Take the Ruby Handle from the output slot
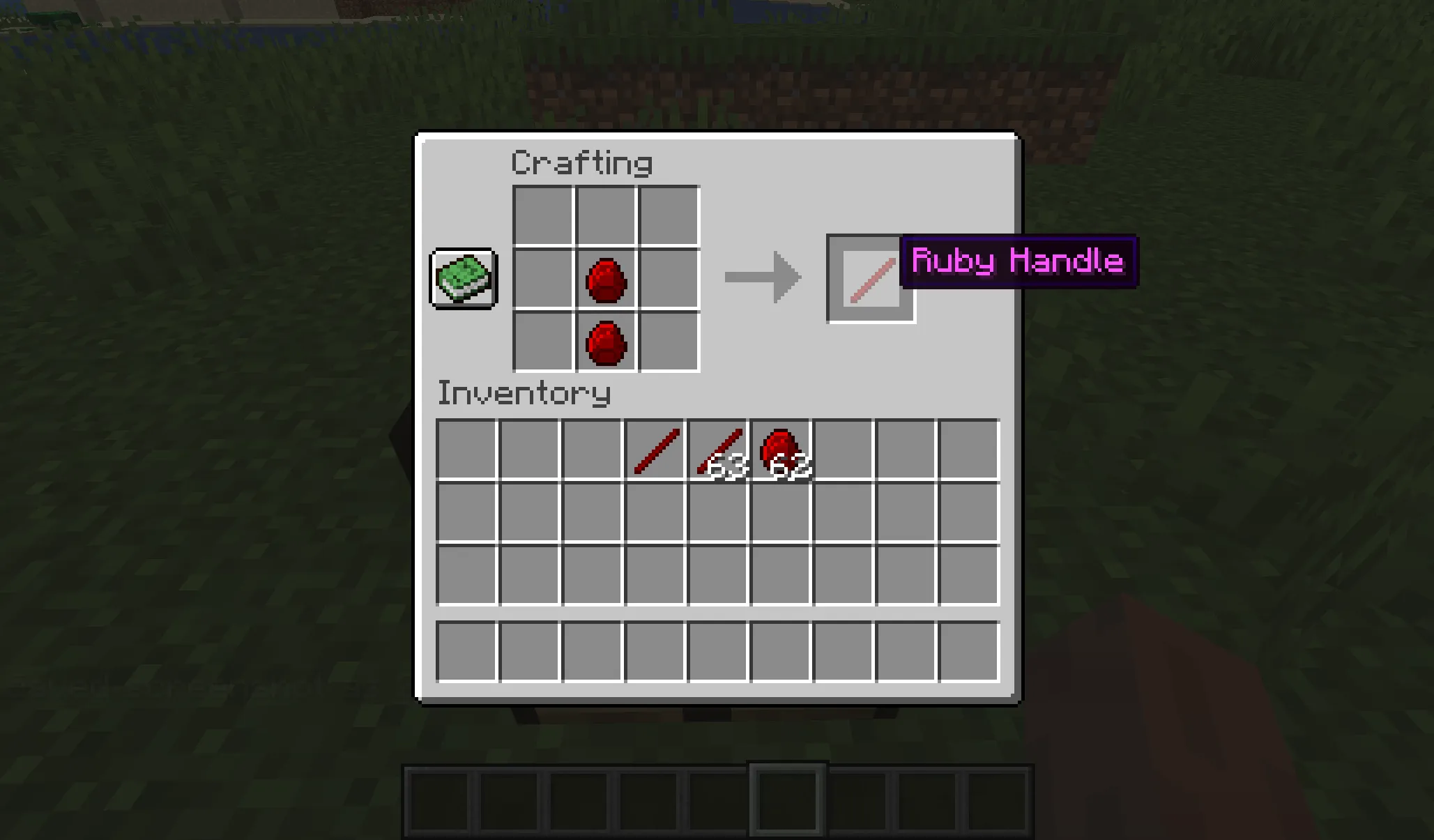 [x=870, y=278]
